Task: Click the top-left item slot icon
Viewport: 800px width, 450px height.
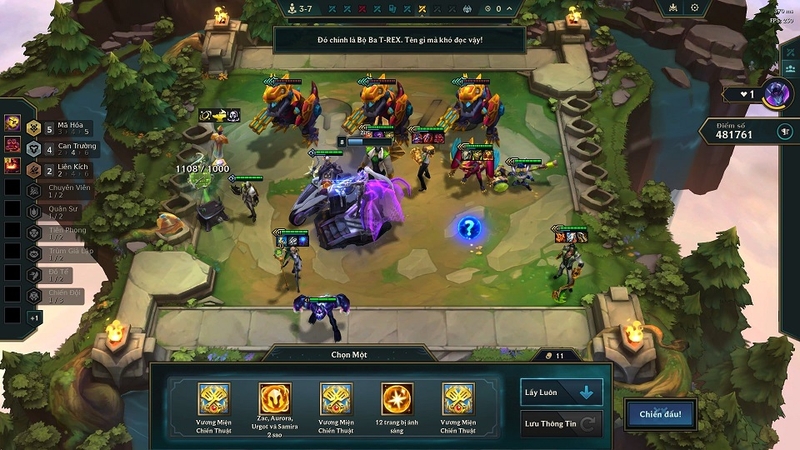Action: tap(12, 123)
